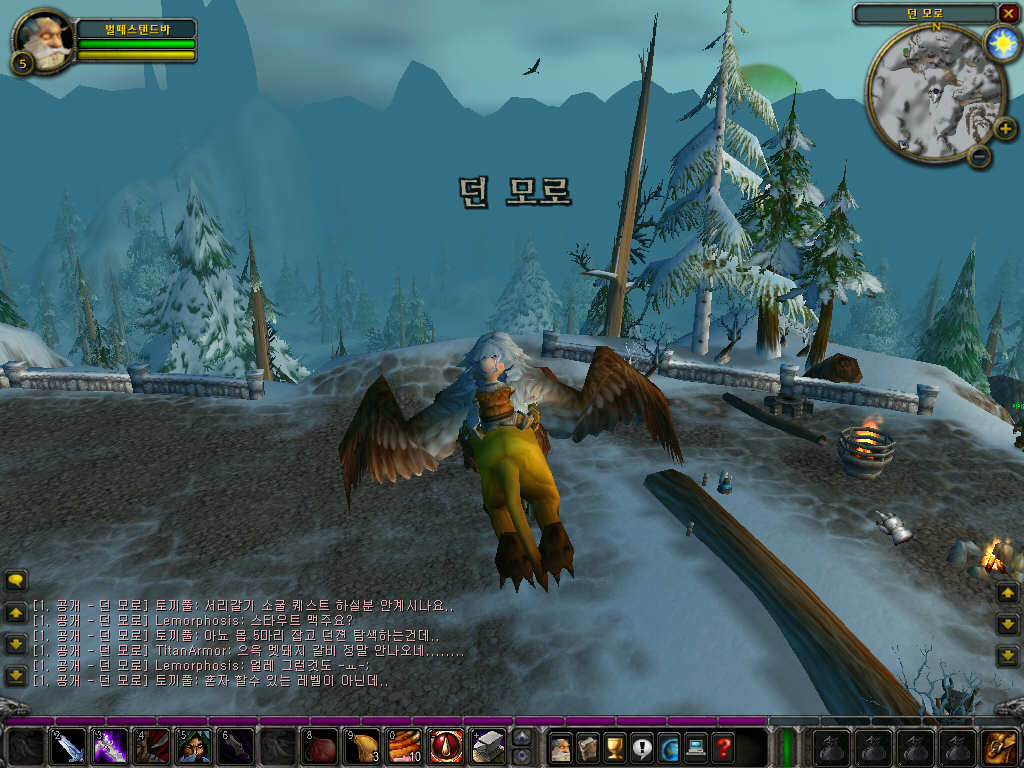The image size is (1024, 768).
Task: Click the circular Dun Morogh minimap
Action: tap(935, 95)
